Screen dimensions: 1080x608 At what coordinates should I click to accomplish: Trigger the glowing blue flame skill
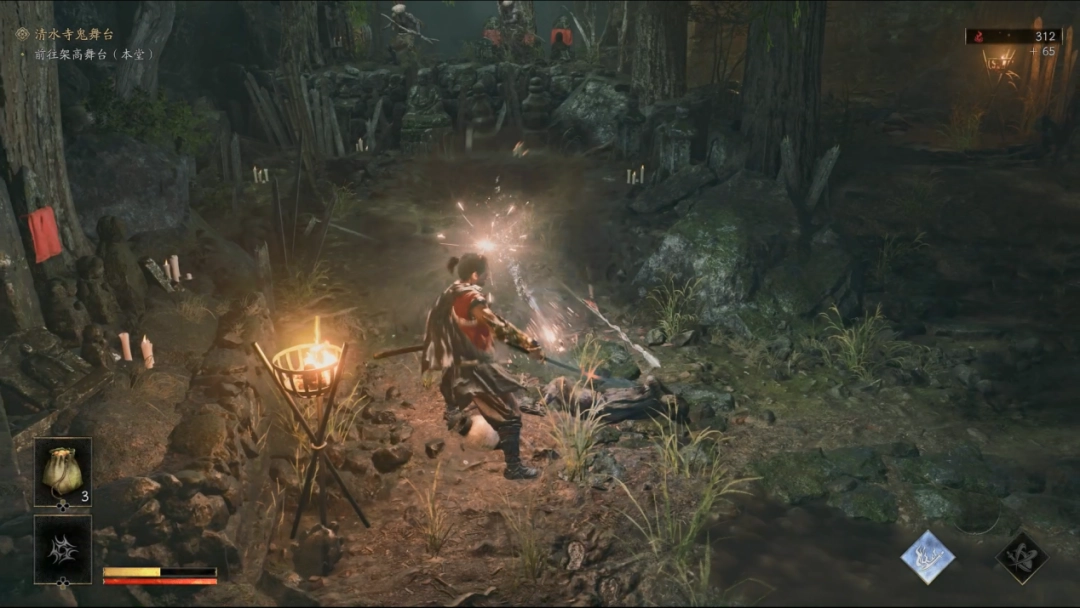[x=927, y=557]
